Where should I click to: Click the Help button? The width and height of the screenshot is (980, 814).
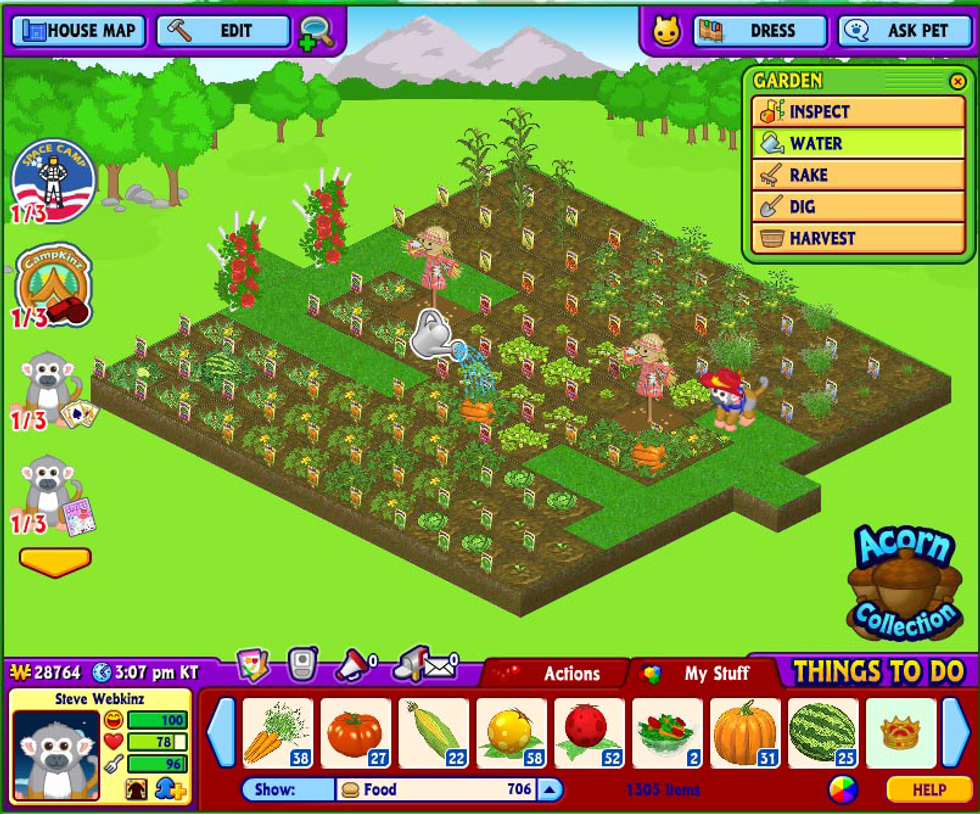pos(928,790)
